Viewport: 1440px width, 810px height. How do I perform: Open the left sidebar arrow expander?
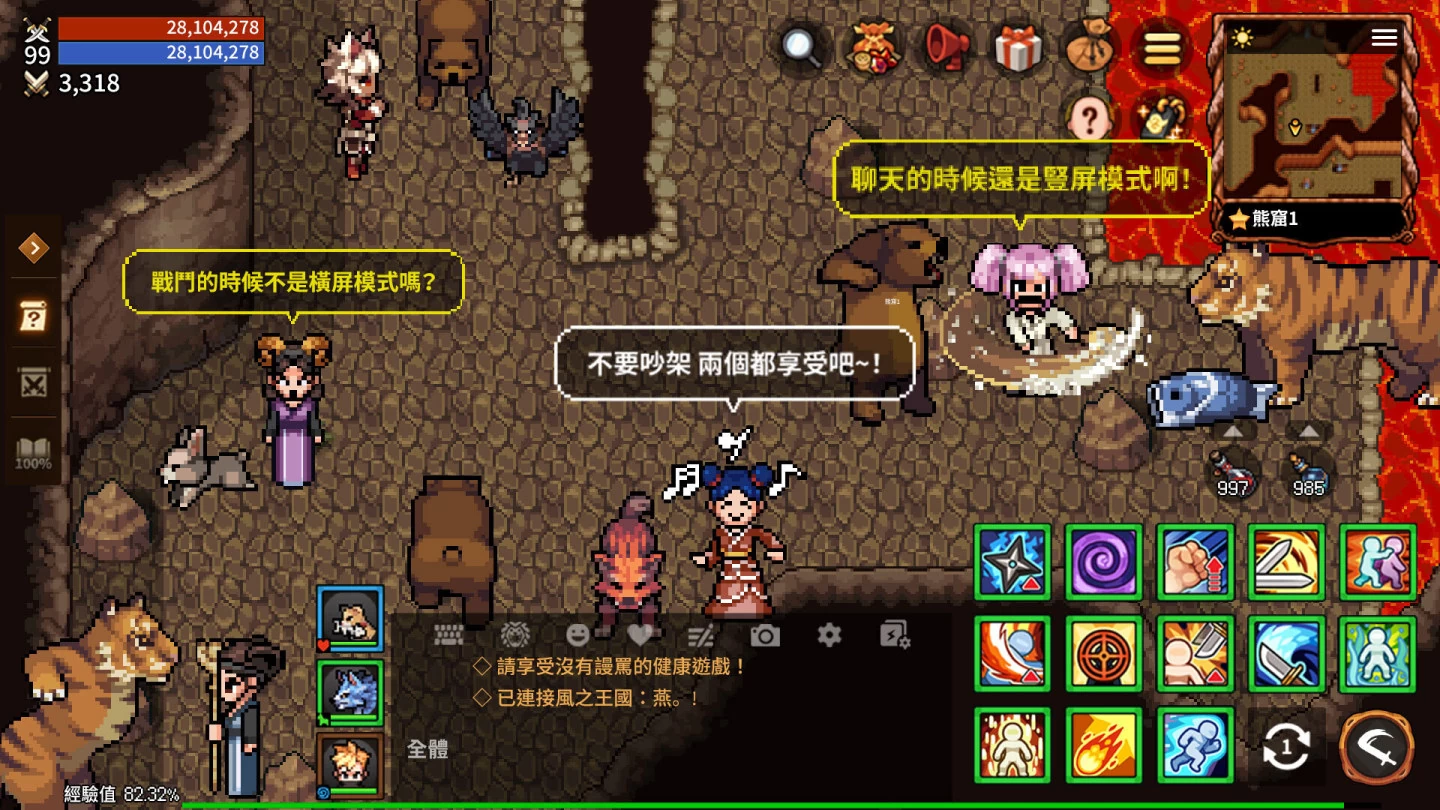pyautogui.click(x=35, y=247)
